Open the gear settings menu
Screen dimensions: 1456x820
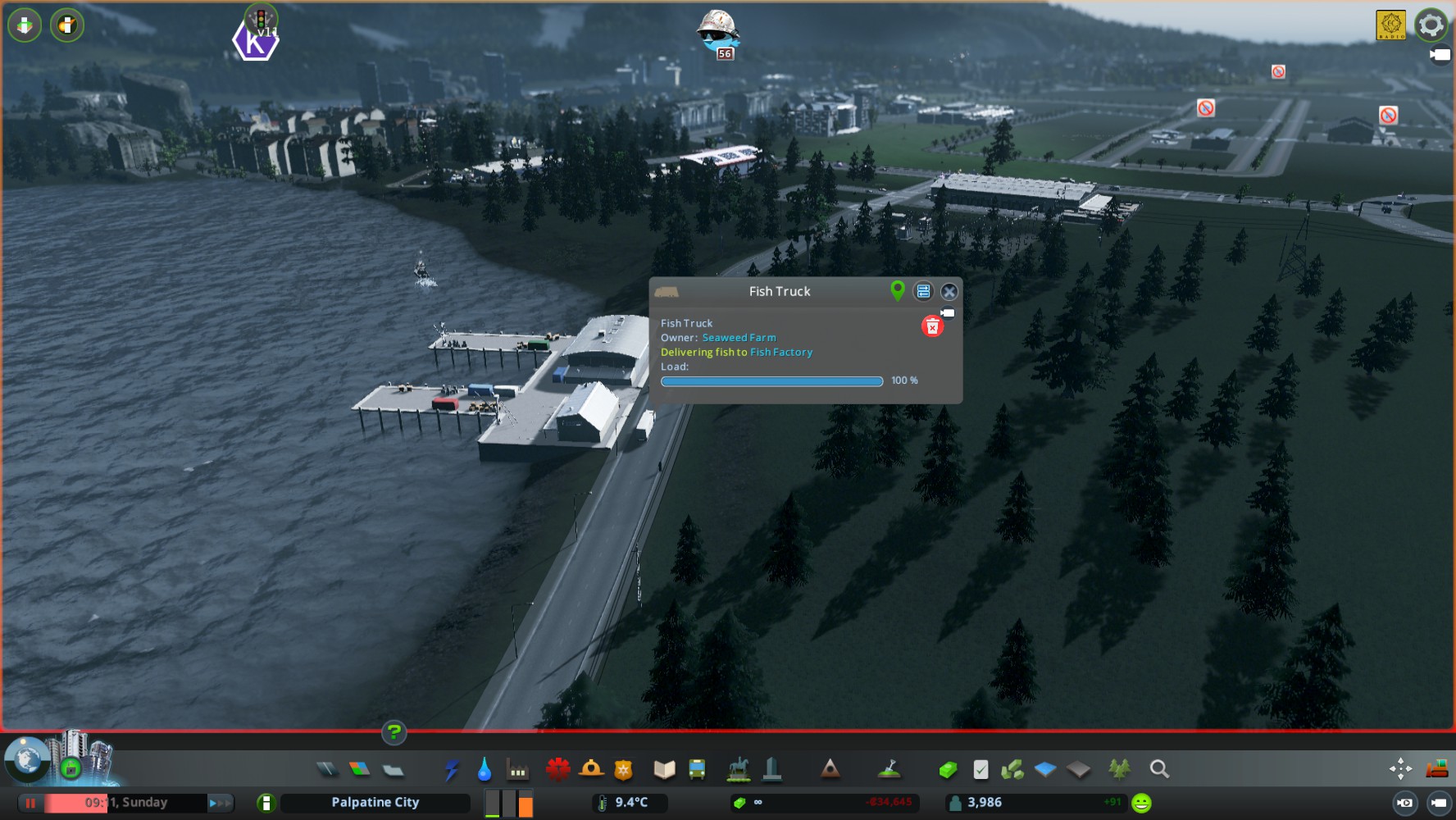1431,25
